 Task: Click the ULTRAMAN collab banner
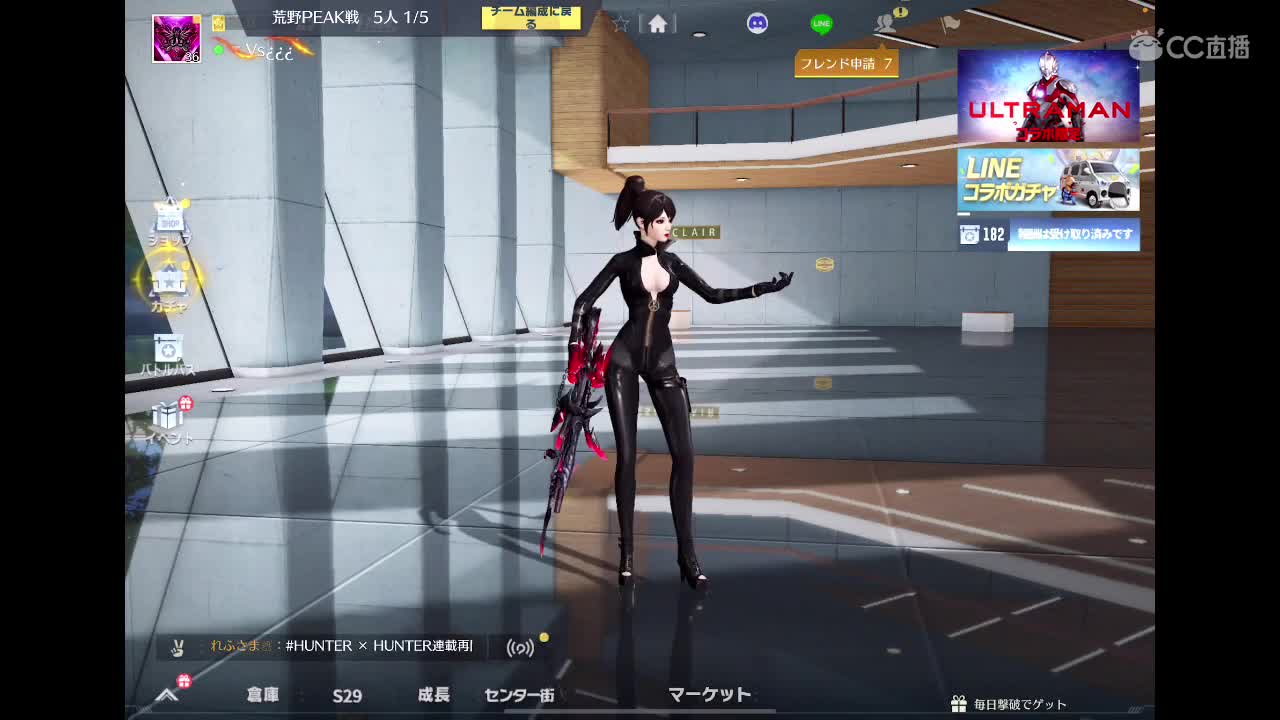pyautogui.click(x=1048, y=97)
